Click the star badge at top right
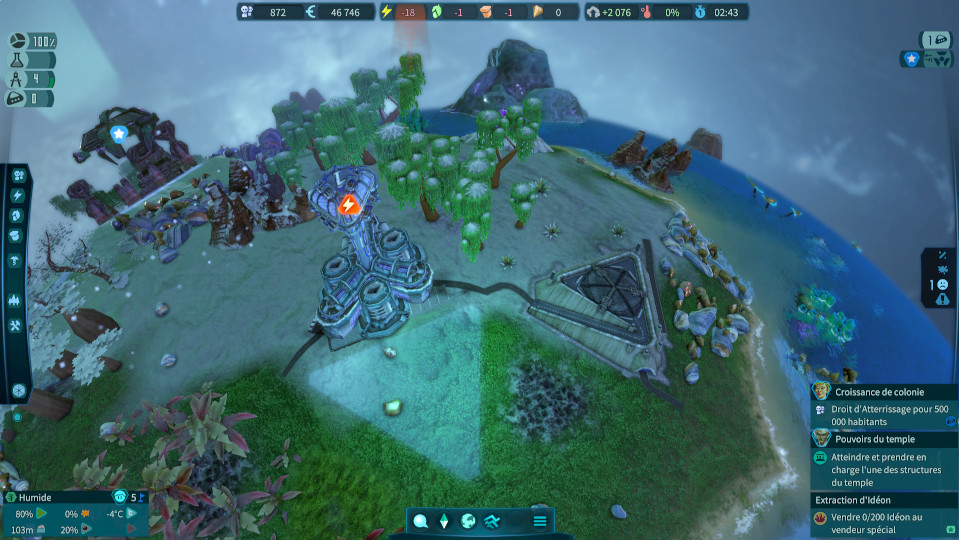 [x=911, y=59]
